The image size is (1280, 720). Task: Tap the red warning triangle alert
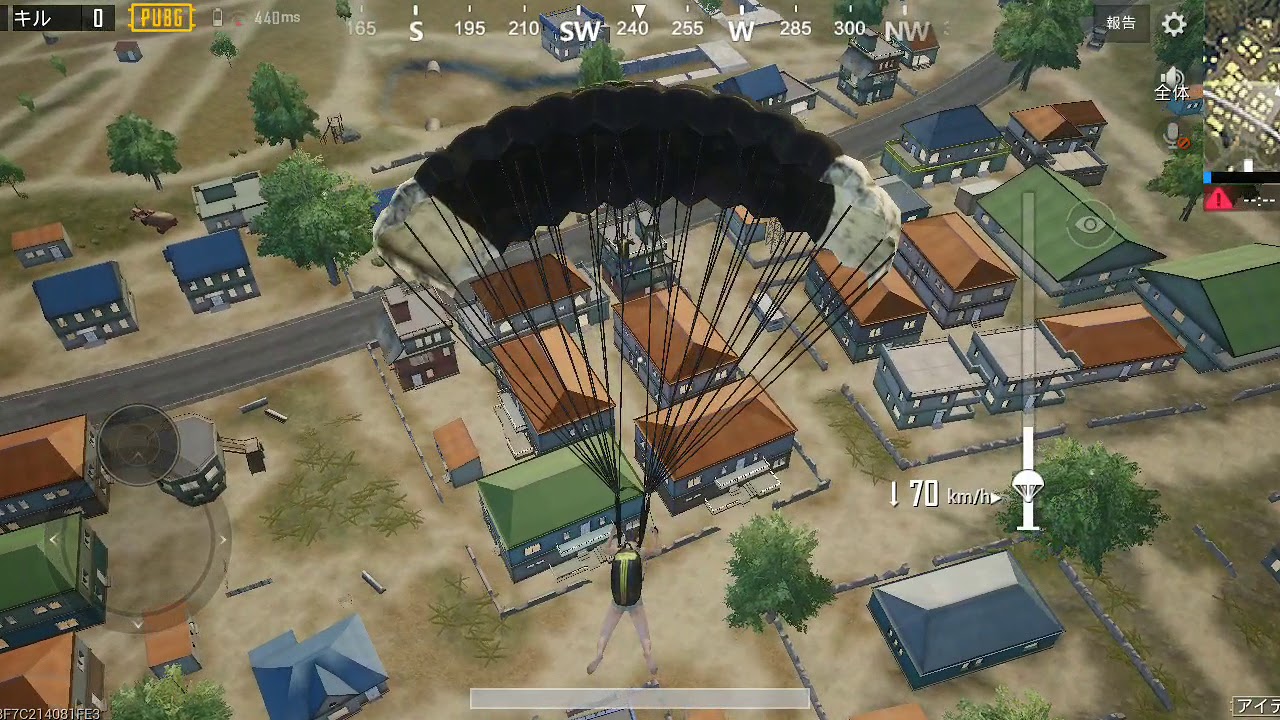[1218, 200]
